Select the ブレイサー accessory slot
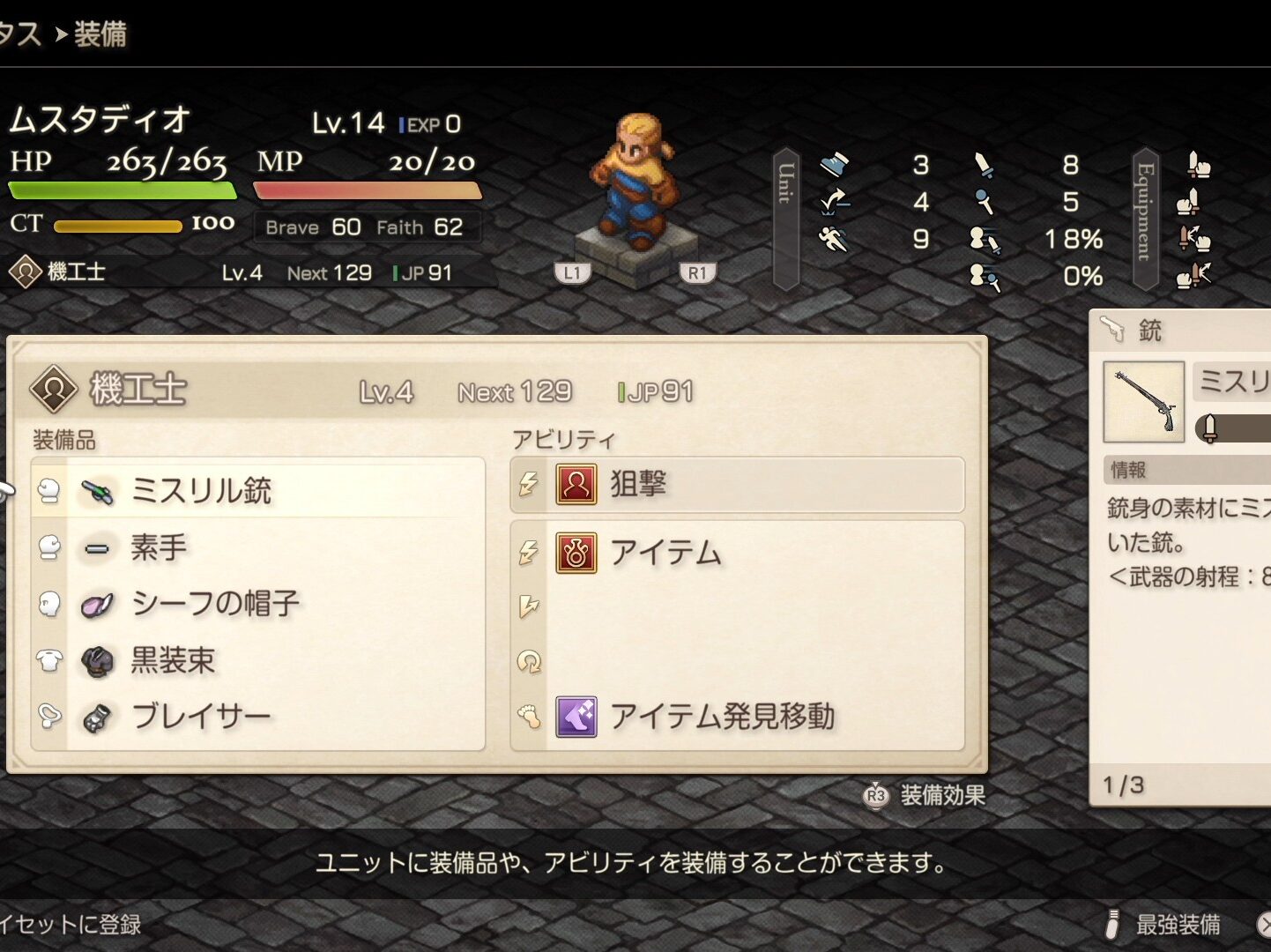The height and width of the screenshot is (952, 1271). coord(257,717)
